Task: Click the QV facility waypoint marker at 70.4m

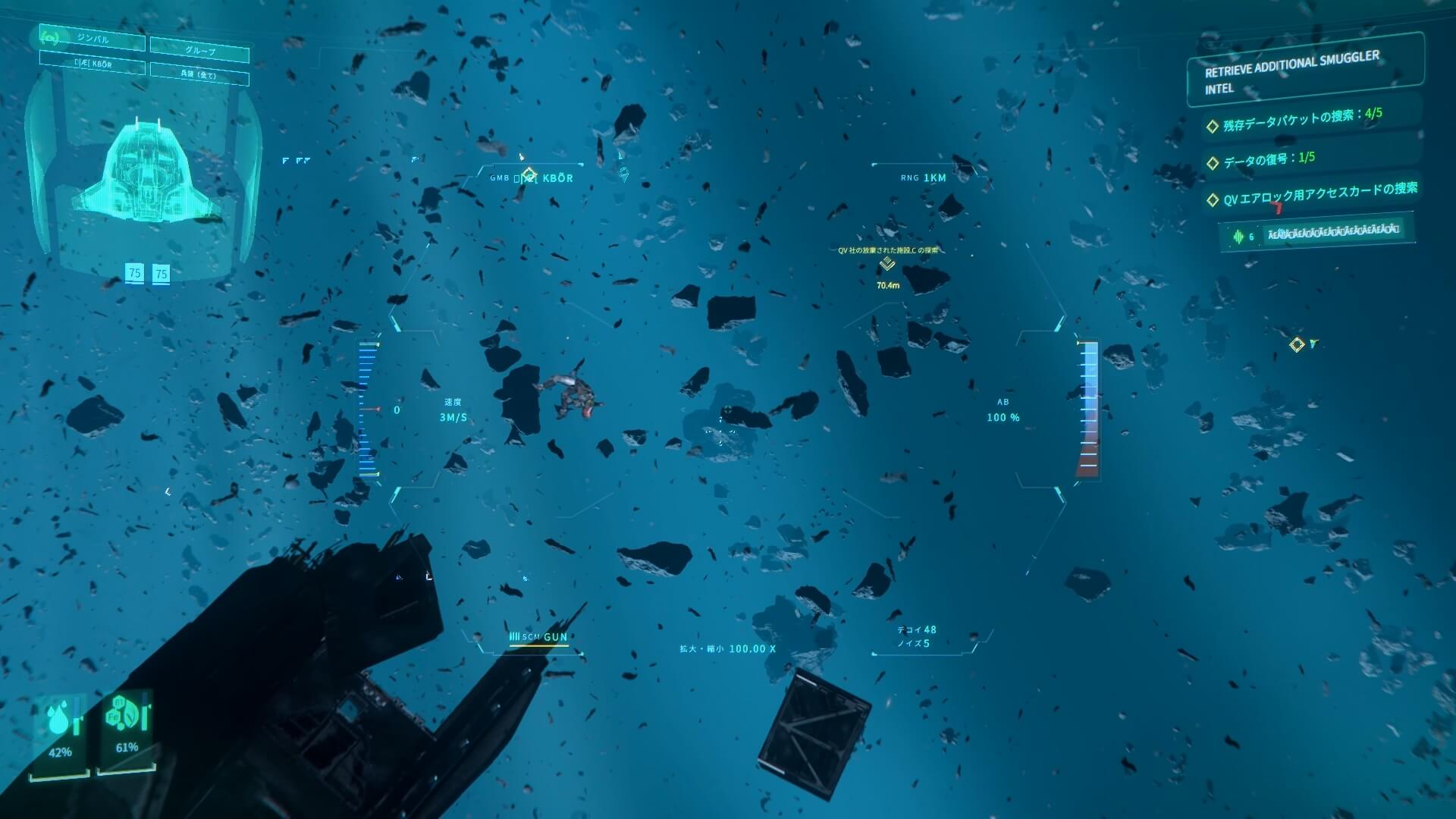Action: [x=887, y=264]
